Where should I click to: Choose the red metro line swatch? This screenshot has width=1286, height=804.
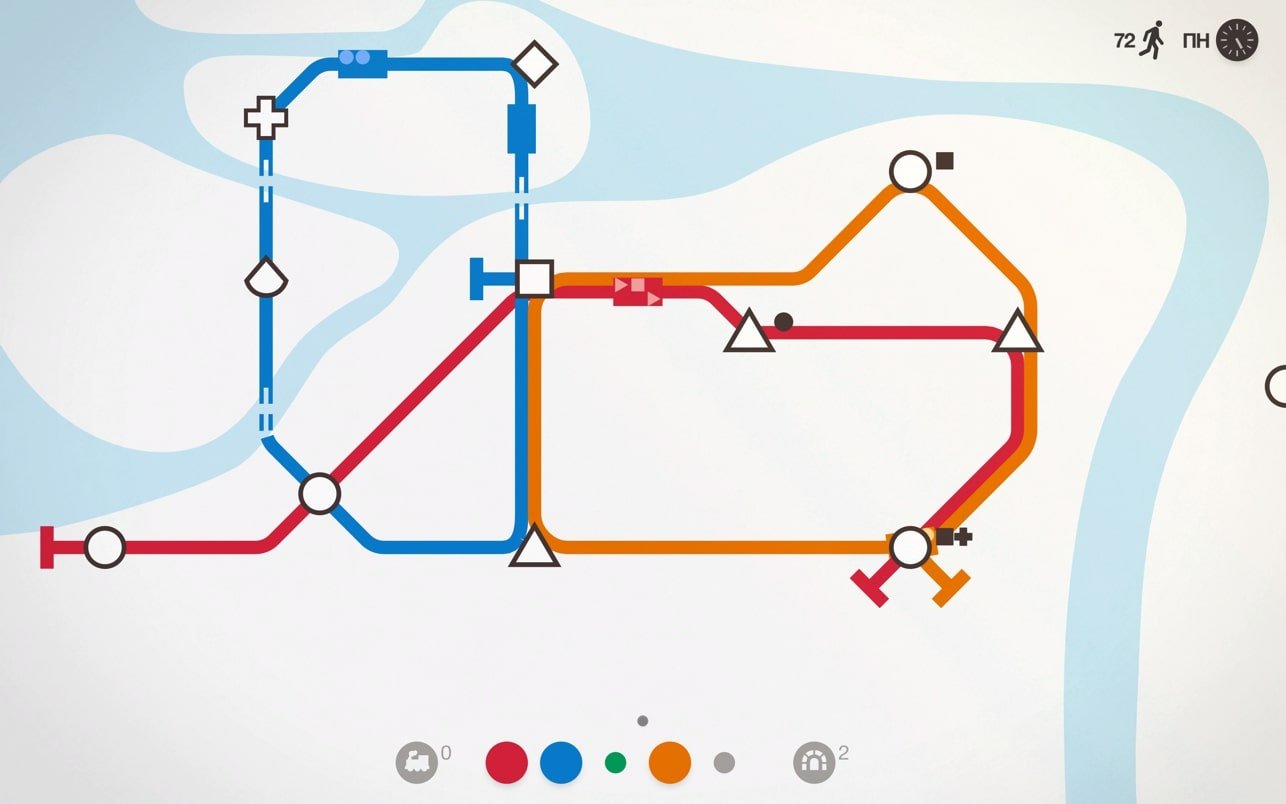tap(506, 763)
